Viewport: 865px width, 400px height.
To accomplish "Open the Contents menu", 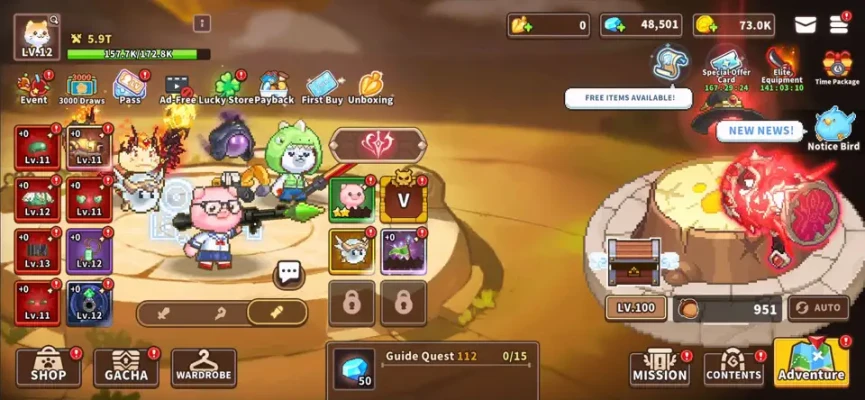I will 733,368.
